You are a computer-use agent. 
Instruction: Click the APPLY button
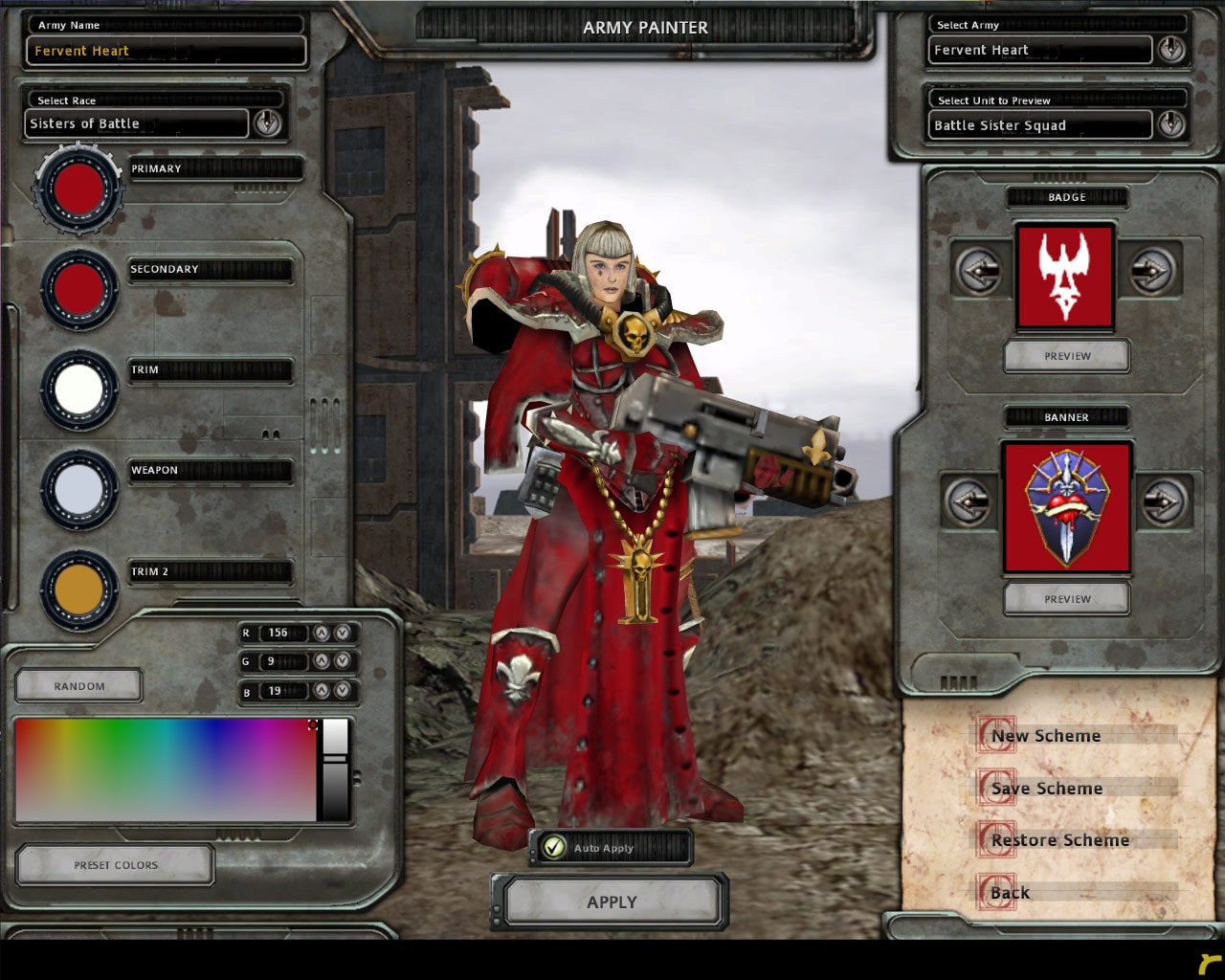tap(612, 902)
